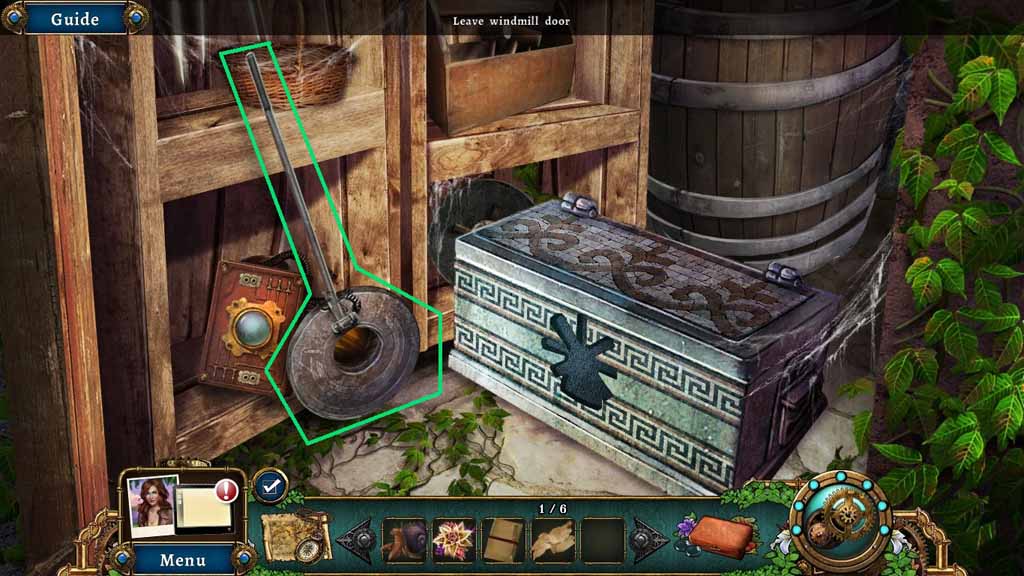Open the map with compass

coord(296,538)
